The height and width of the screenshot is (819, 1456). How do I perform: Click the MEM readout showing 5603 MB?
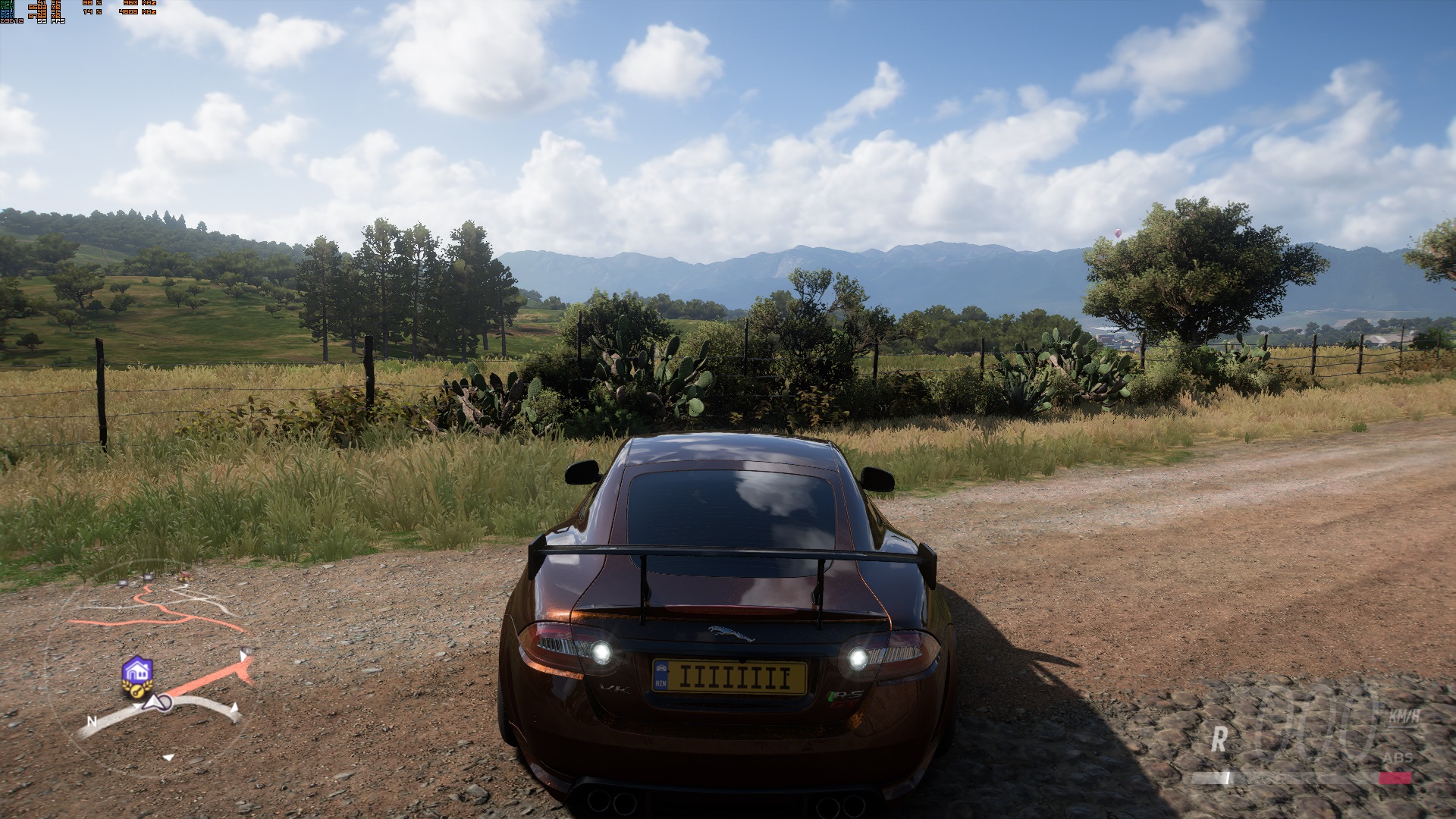click(x=37, y=8)
